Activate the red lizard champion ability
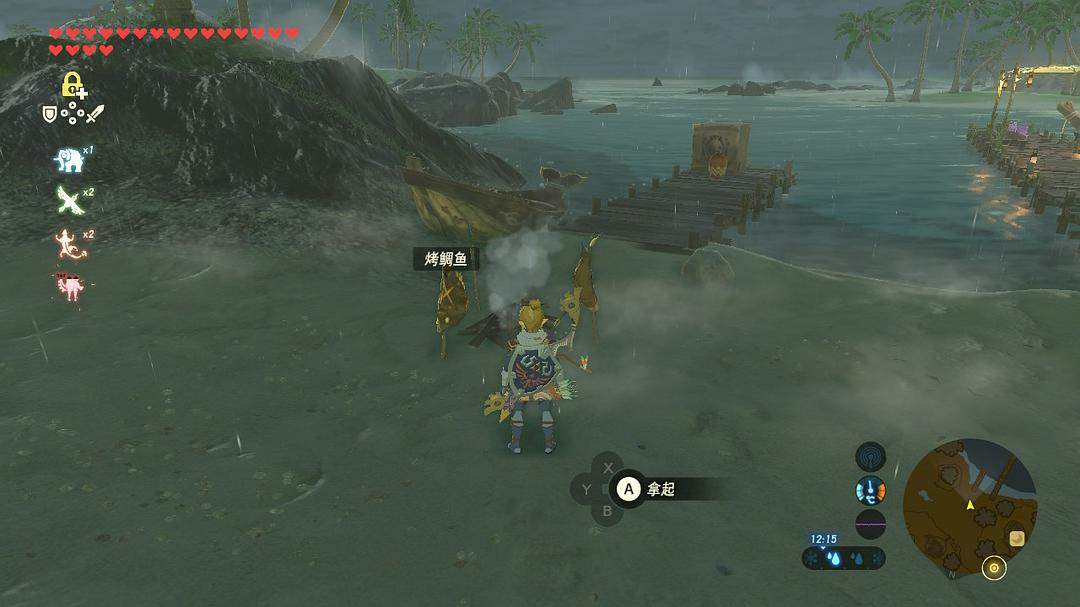The width and height of the screenshot is (1080, 607). click(x=68, y=243)
